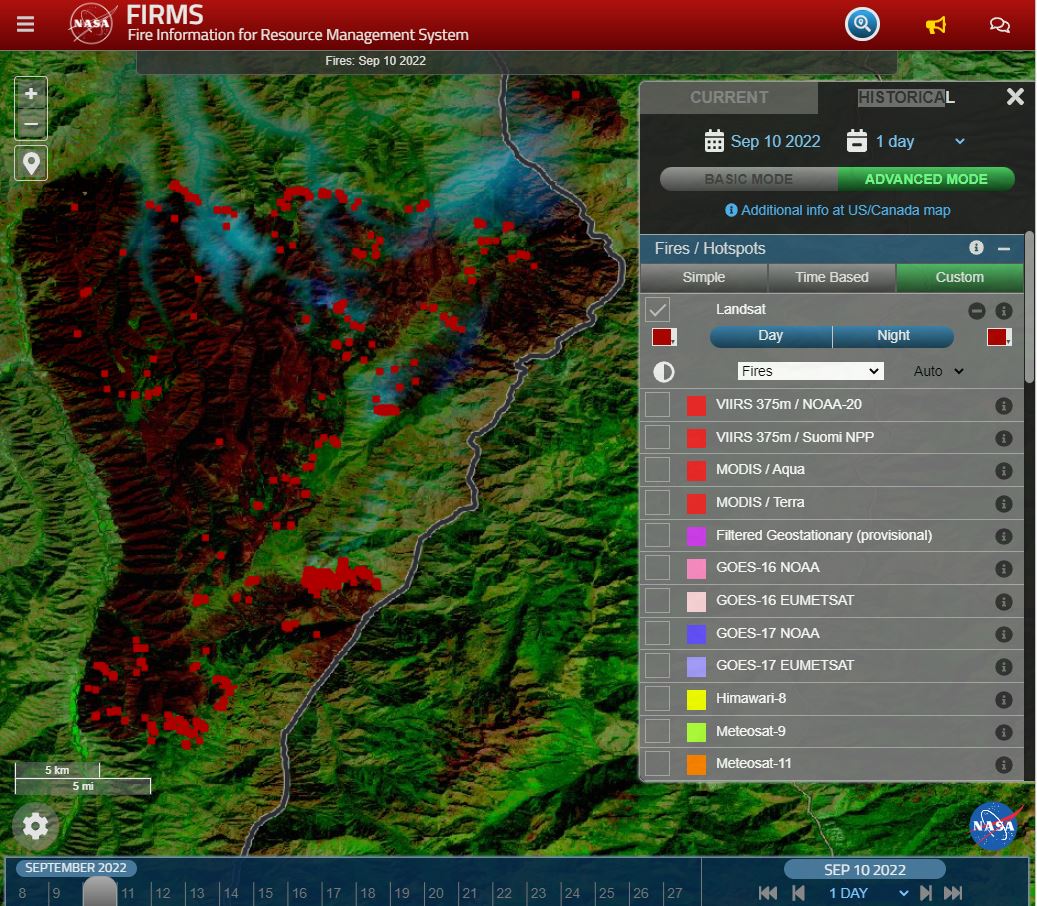Zoom in on the map
1037x906 pixels.
tap(31, 94)
